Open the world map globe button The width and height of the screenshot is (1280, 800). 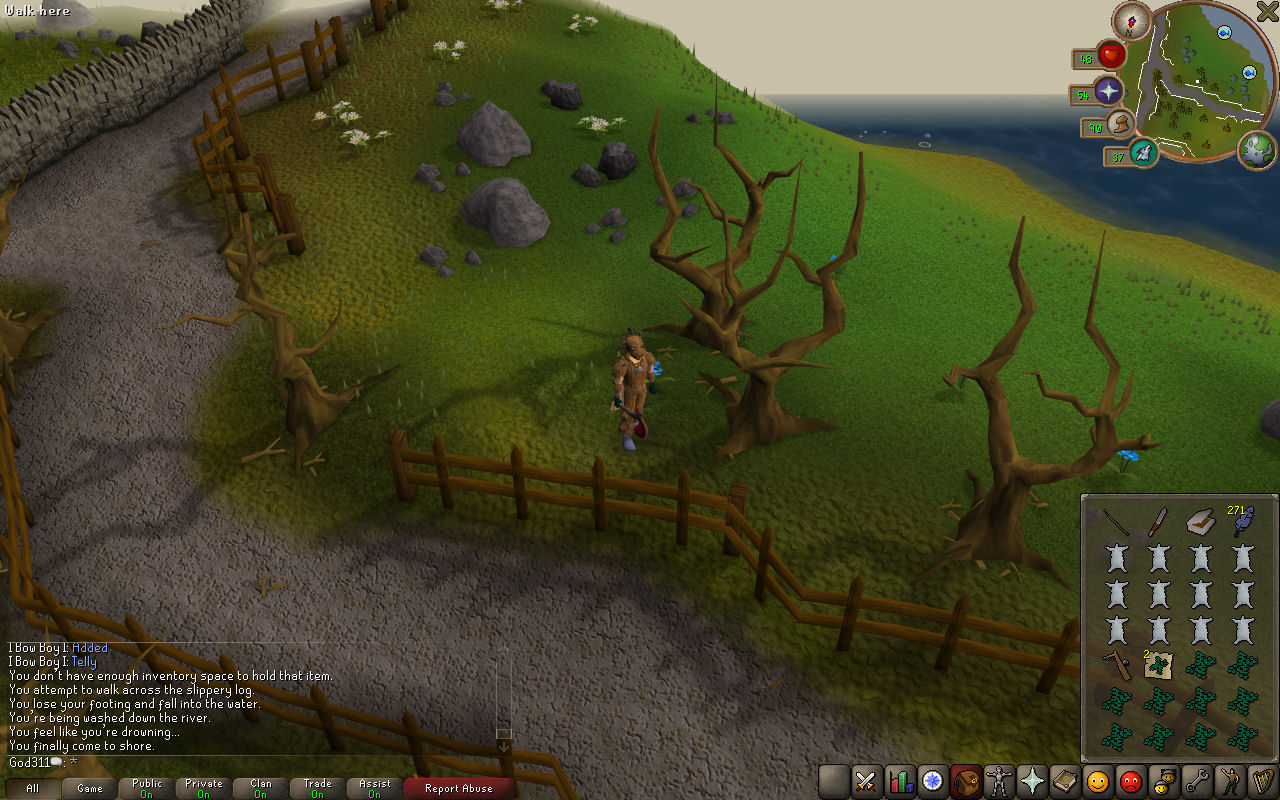click(x=1257, y=150)
